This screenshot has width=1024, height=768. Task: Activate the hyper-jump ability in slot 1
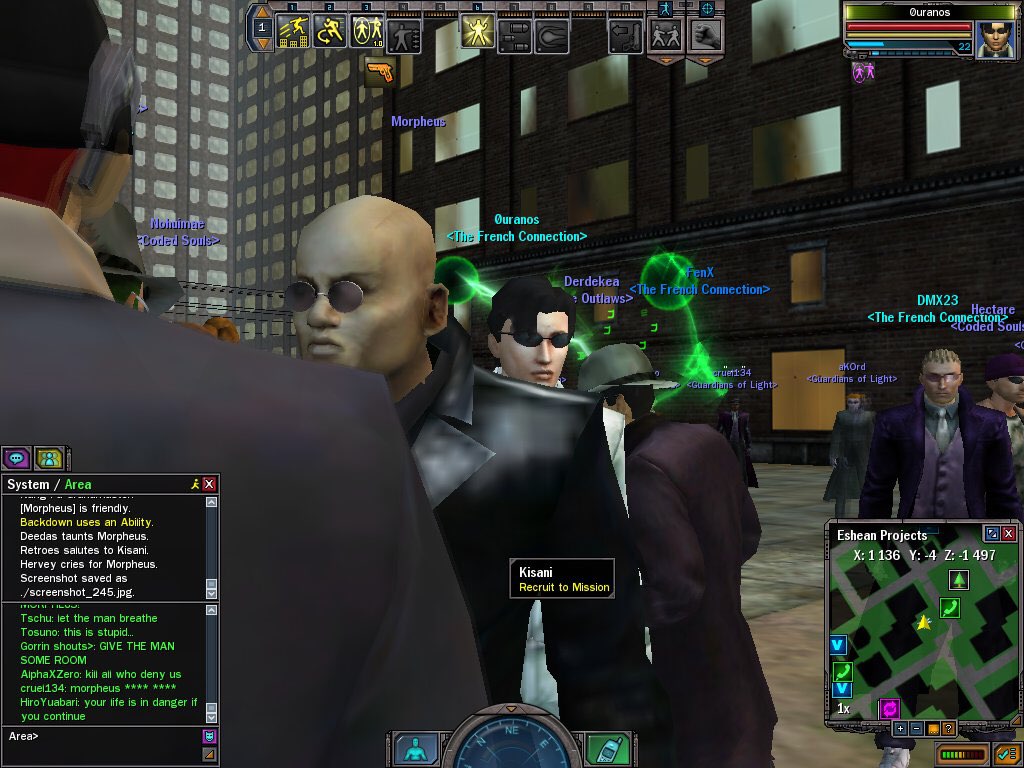[x=294, y=33]
